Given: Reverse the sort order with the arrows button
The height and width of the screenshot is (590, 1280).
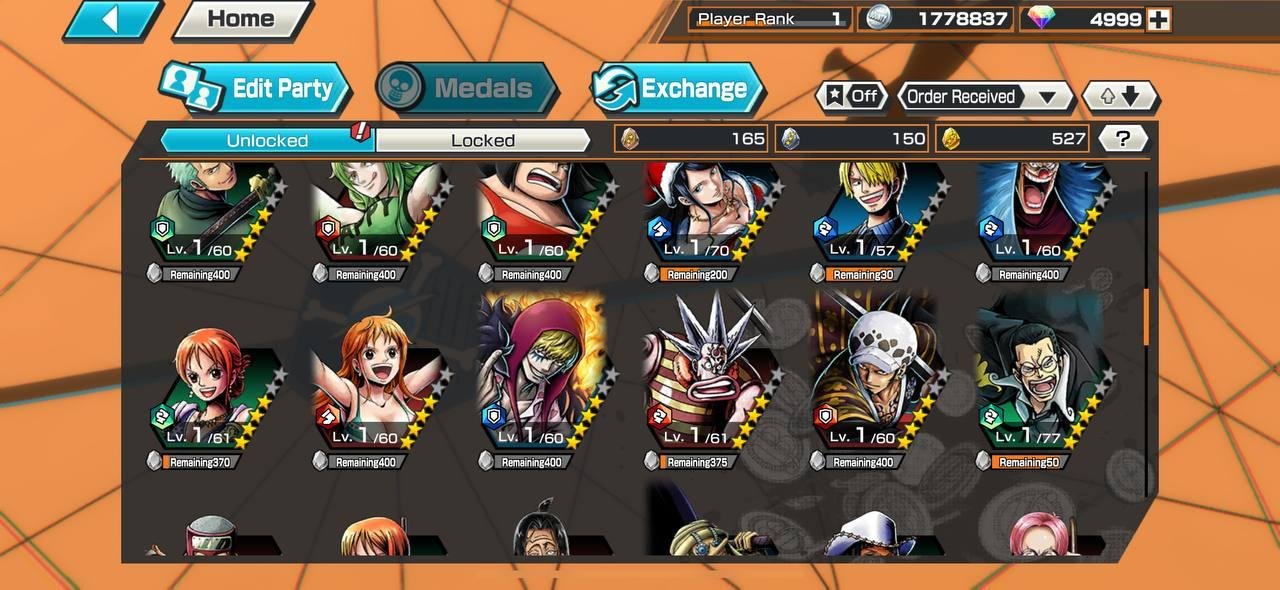Looking at the screenshot, I should 1120,96.
